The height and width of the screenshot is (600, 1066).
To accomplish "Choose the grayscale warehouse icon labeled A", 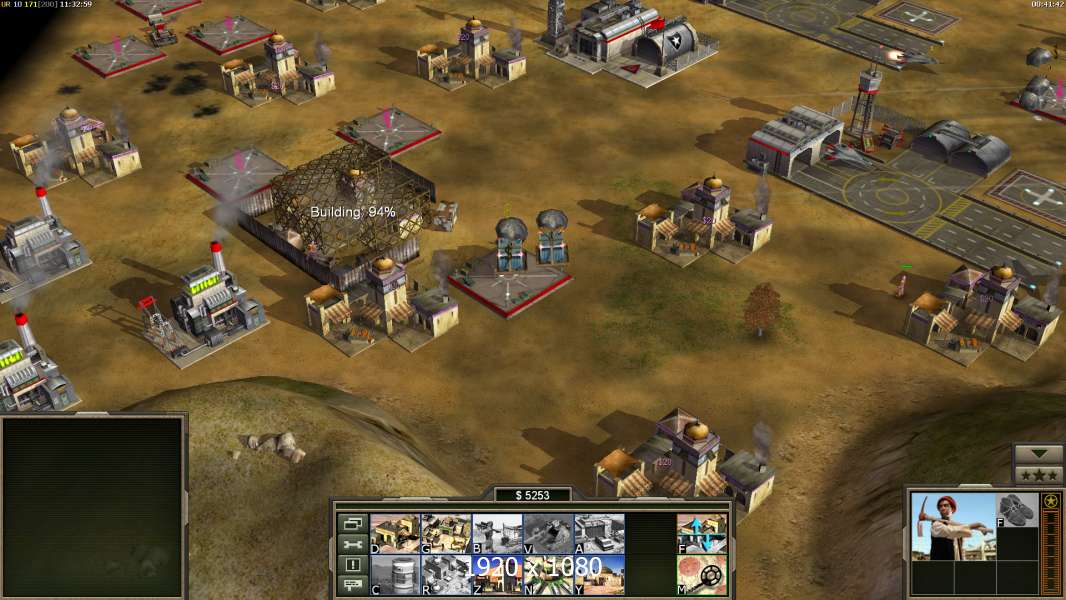I will pos(599,533).
